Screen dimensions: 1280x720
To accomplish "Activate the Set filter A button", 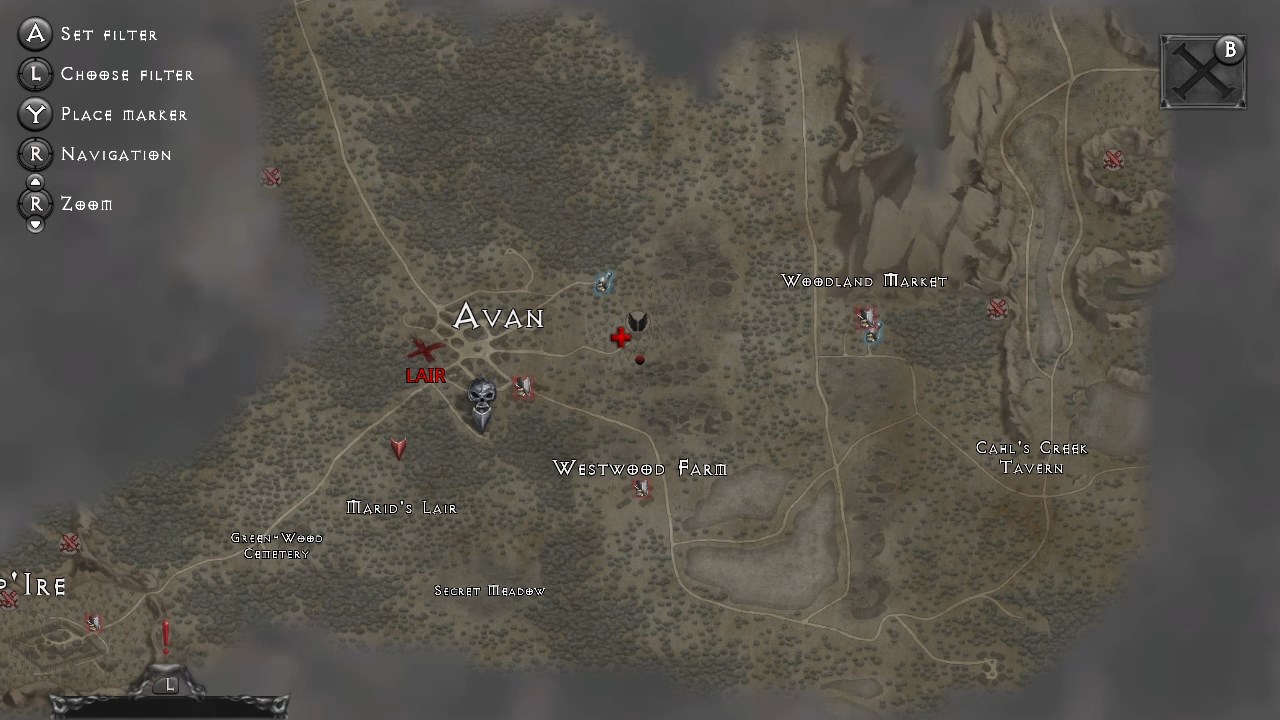I will point(35,34).
